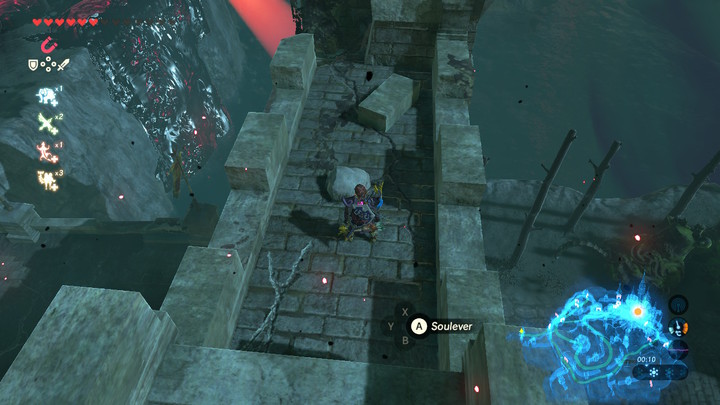Screen dimensions: 720x405
Task: Choose the red lizard champion ability icon
Action: pyautogui.click(x=46, y=152)
